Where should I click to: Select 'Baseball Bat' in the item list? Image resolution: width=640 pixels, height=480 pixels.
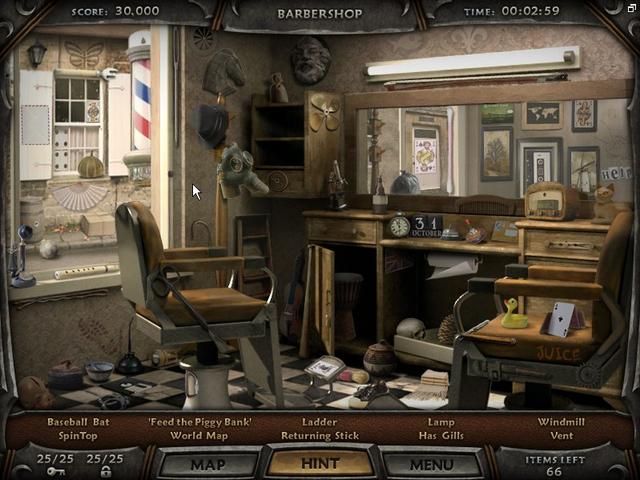click(78, 422)
